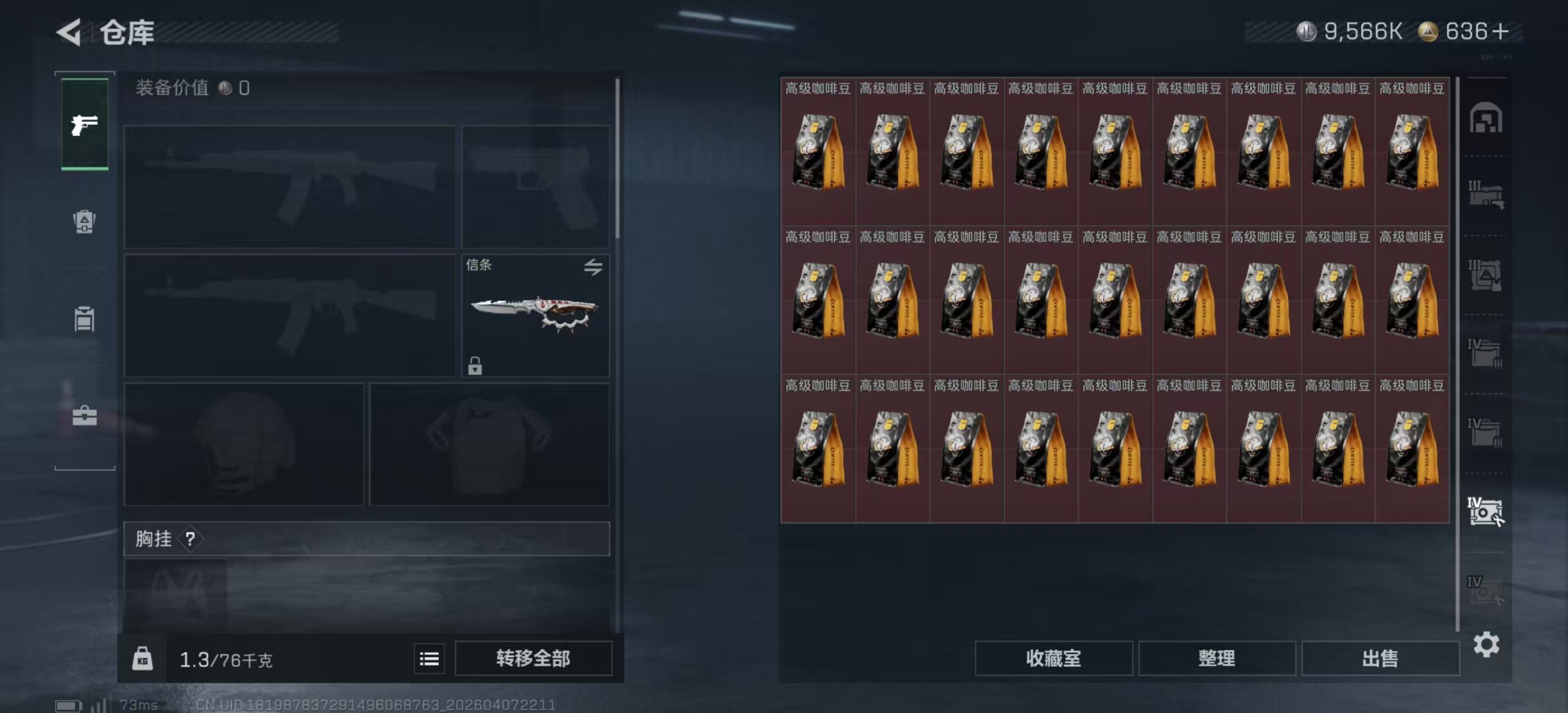Select the second level IV folder case tab
Screen dimensions: 1568x713
click(1486, 432)
